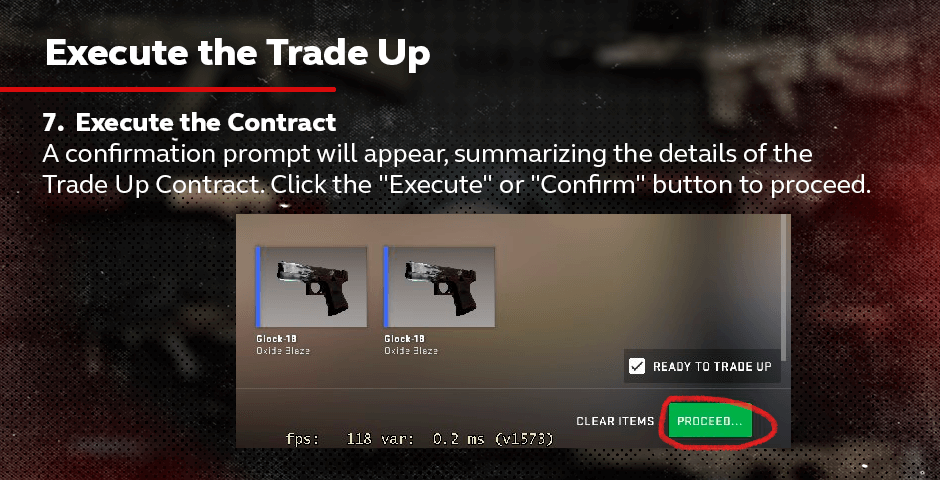Click the item list's vertical scrollbar
Image resolution: width=940 pixels, height=480 pixels.
tap(784, 290)
